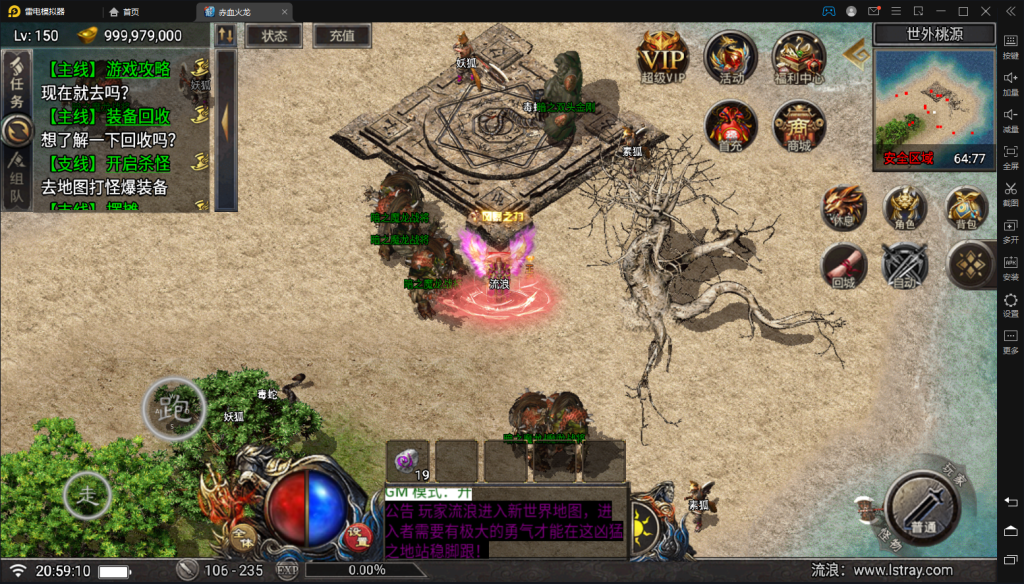The image size is (1024, 584).
Task: Close the emulator window
Action: click(987, 11)
